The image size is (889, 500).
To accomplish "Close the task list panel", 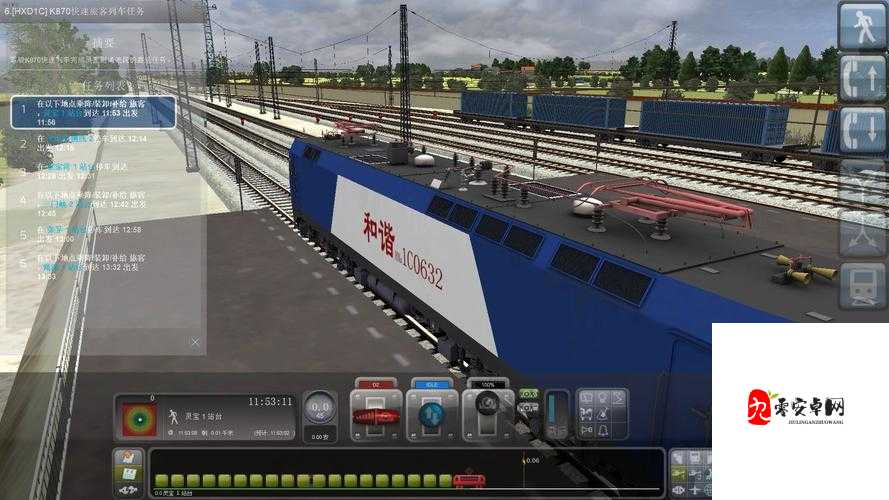I will coord(195,342).
